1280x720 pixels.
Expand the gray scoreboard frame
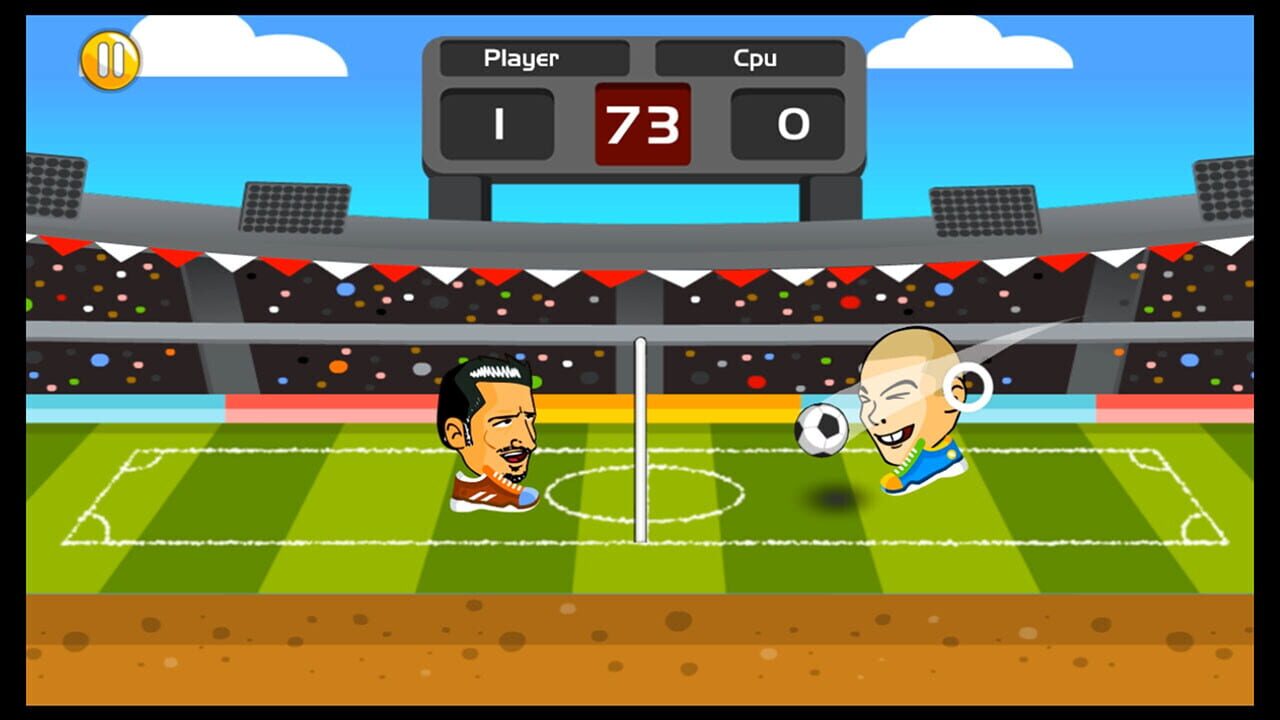[435, 110]
